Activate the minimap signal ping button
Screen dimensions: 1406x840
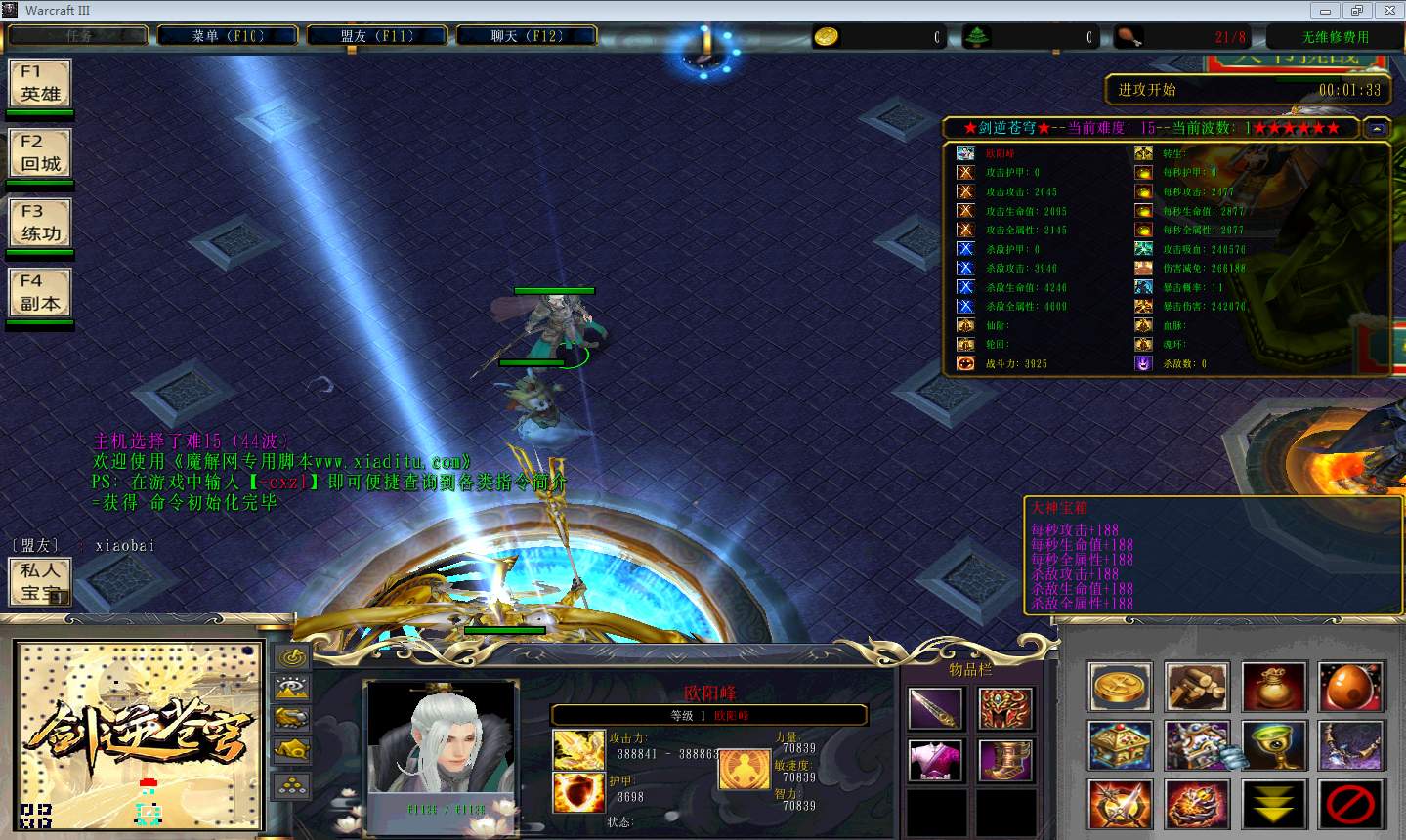click(x=292, y=657)
